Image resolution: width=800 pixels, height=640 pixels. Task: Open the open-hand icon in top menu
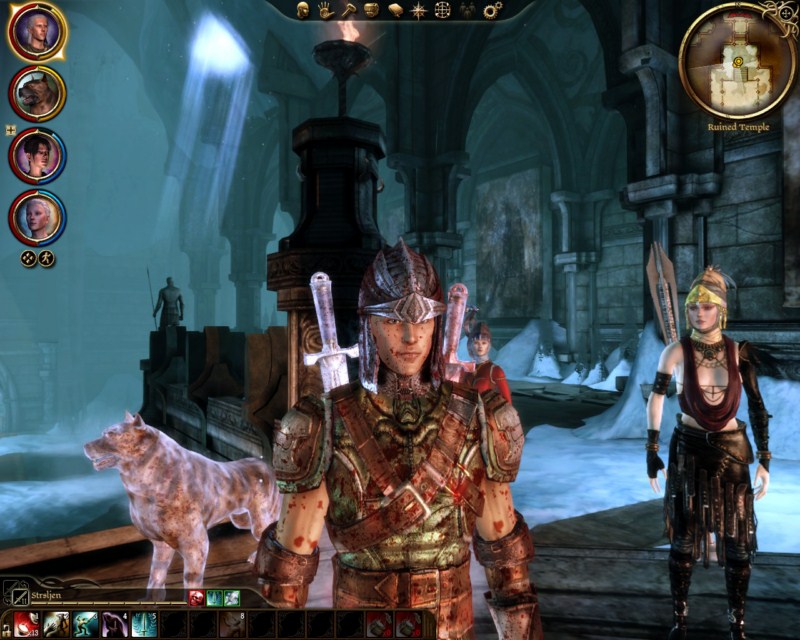326,10
